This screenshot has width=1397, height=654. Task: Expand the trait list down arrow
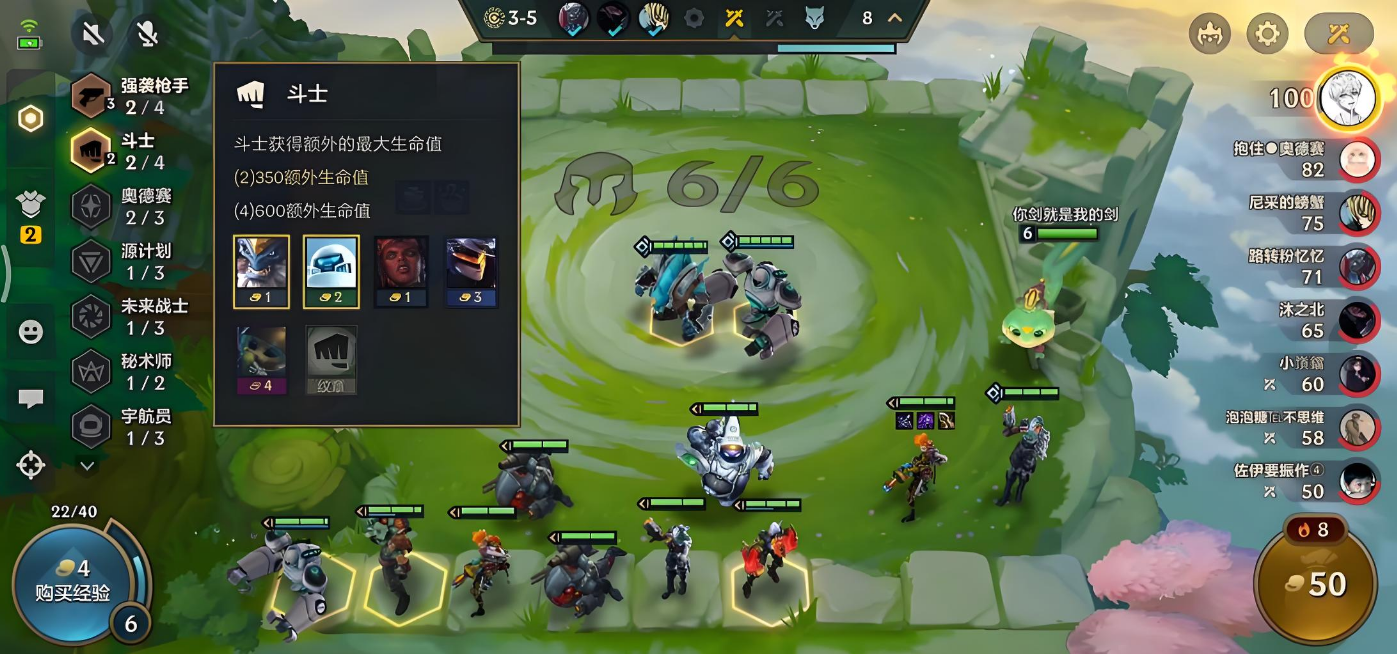[x=87, y=465]
